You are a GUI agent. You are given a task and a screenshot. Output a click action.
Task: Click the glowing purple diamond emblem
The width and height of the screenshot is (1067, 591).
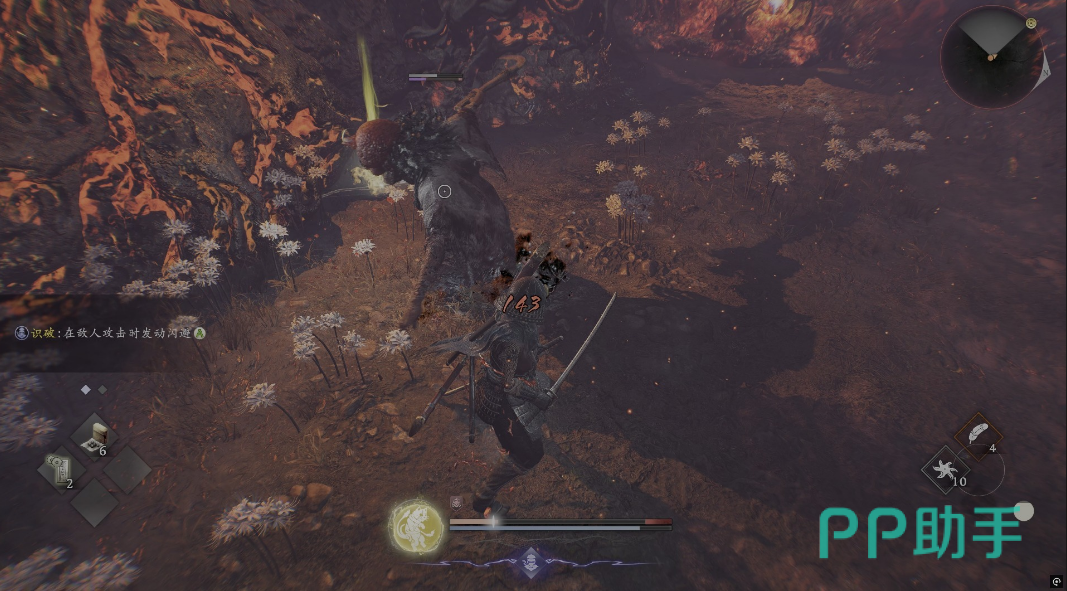tap(533, 561)
